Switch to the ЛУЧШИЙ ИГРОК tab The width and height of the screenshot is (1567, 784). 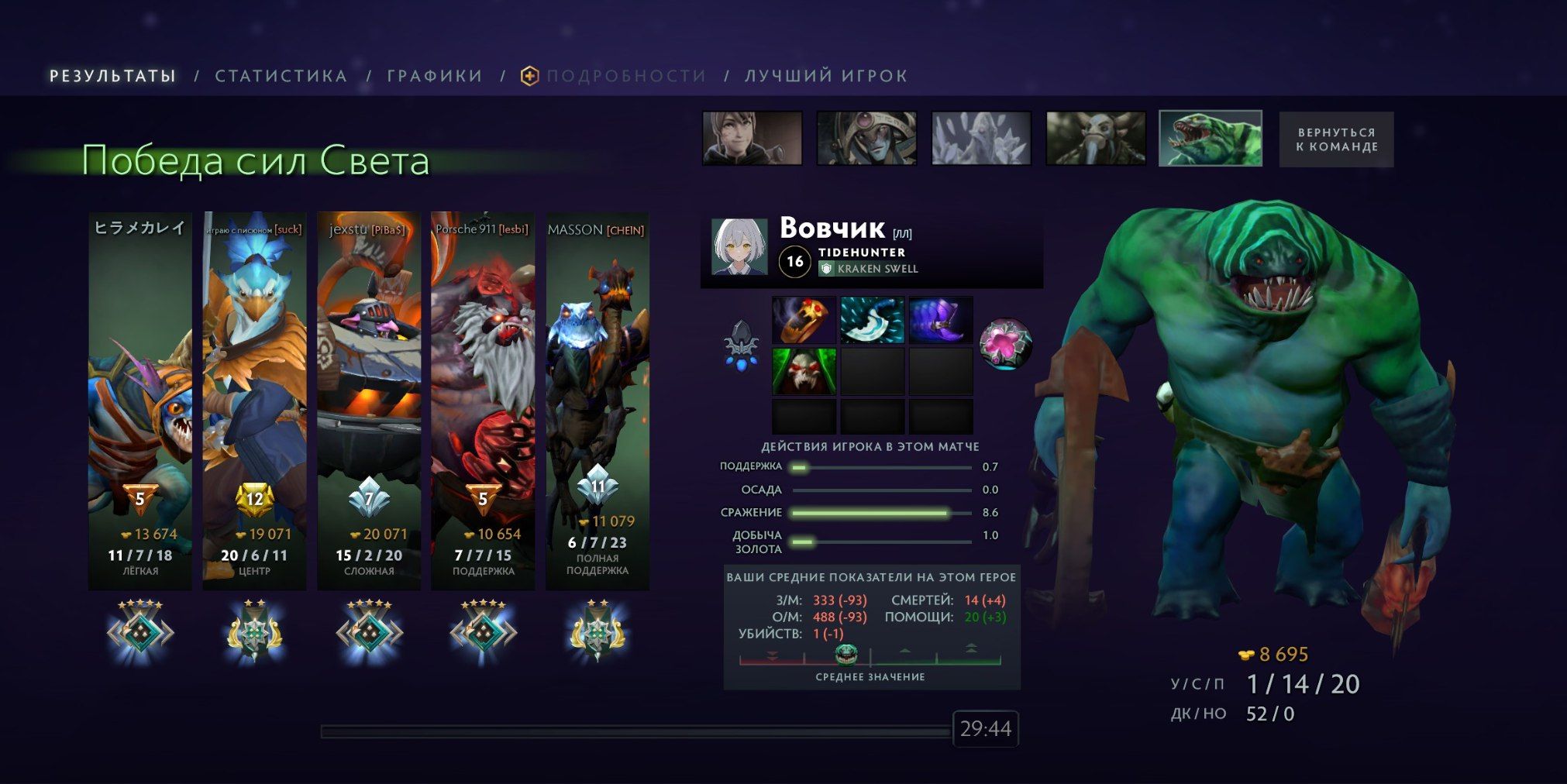(x=824, y=75)
